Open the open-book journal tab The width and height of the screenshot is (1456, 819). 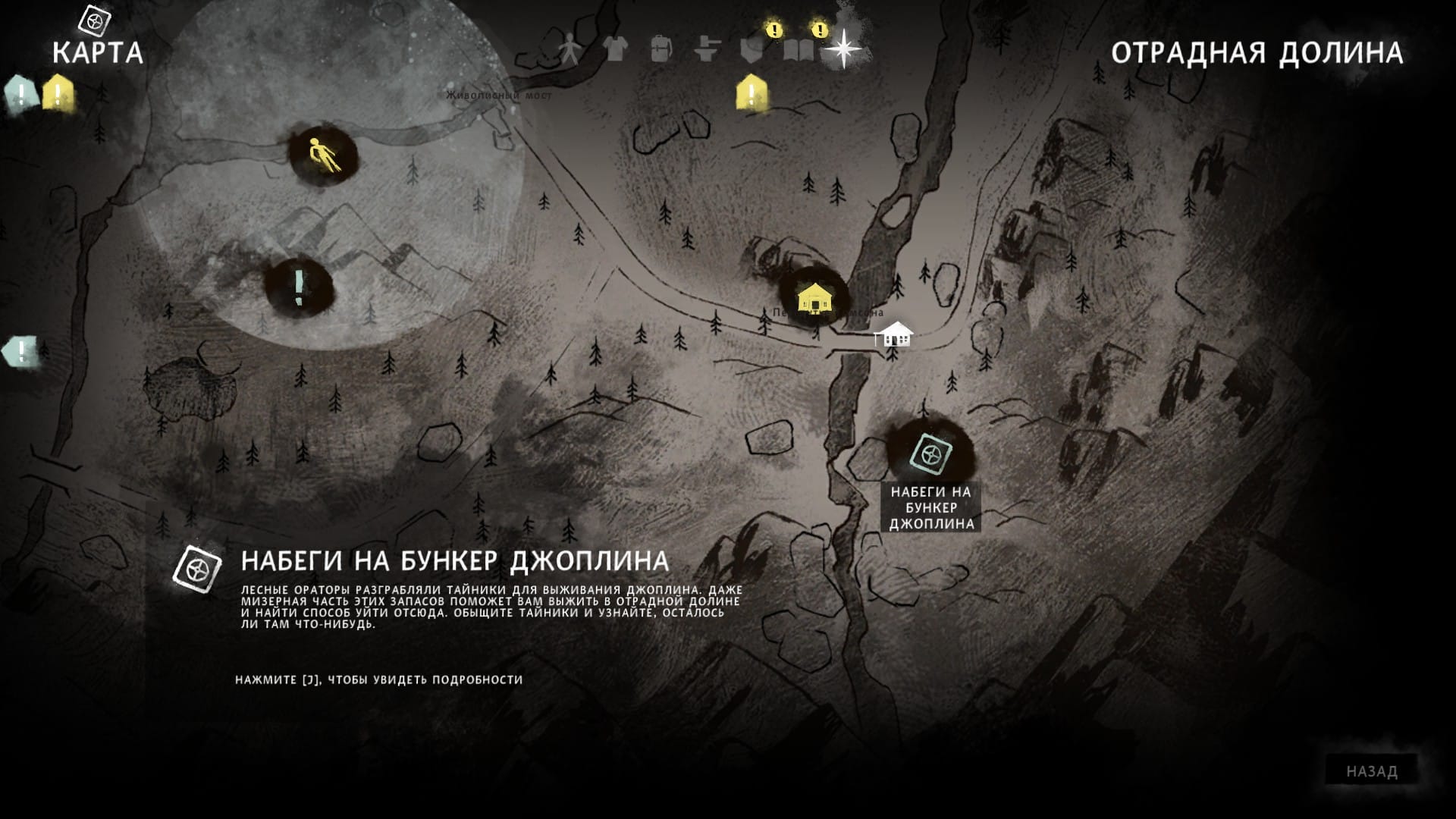click(798, 50)
